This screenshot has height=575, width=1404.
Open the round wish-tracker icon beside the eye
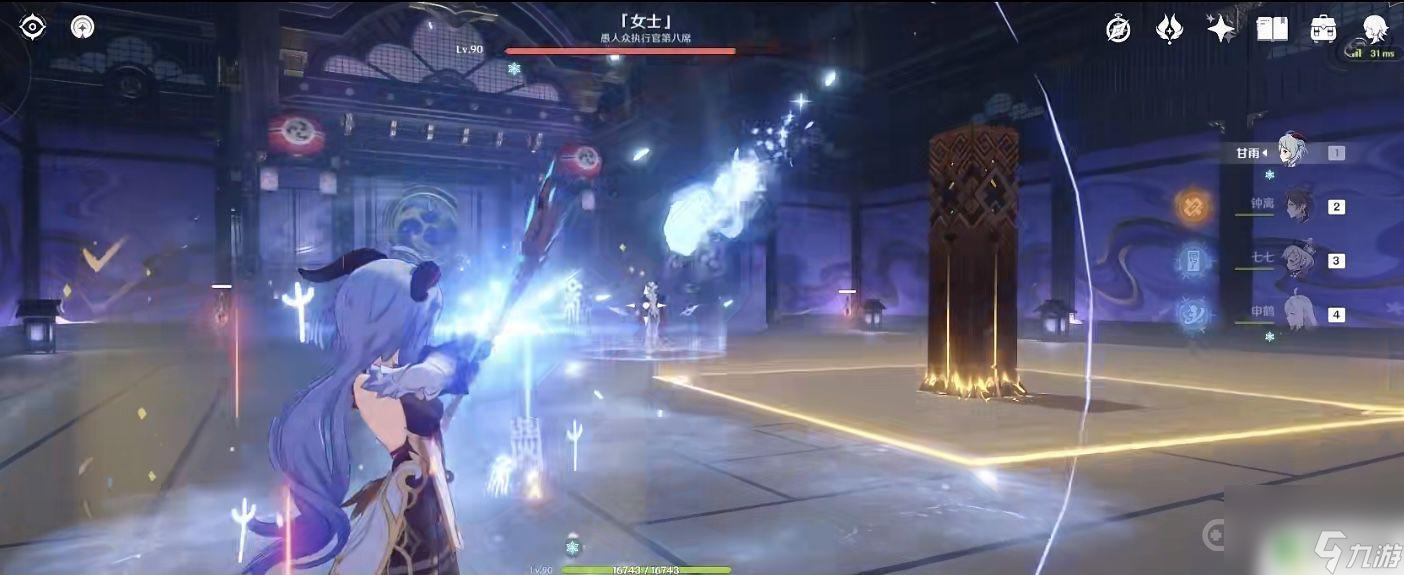[x=83, y=28]
